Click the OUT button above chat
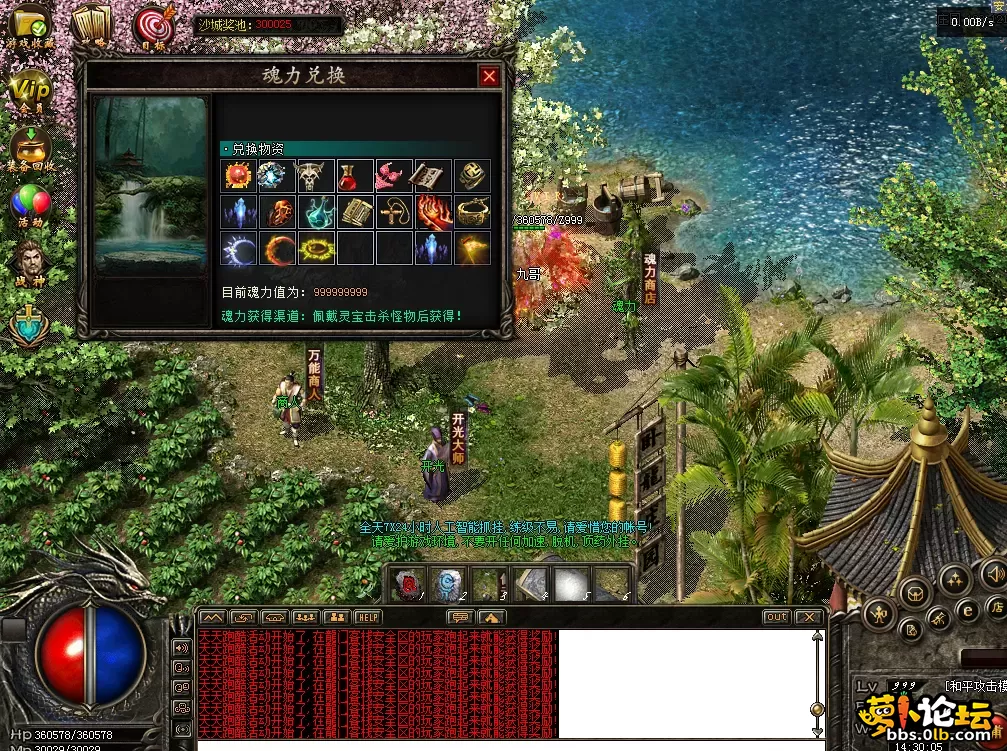Image resolution: width=1007 pixels, height=751 pixels. [x=776, y=617]
